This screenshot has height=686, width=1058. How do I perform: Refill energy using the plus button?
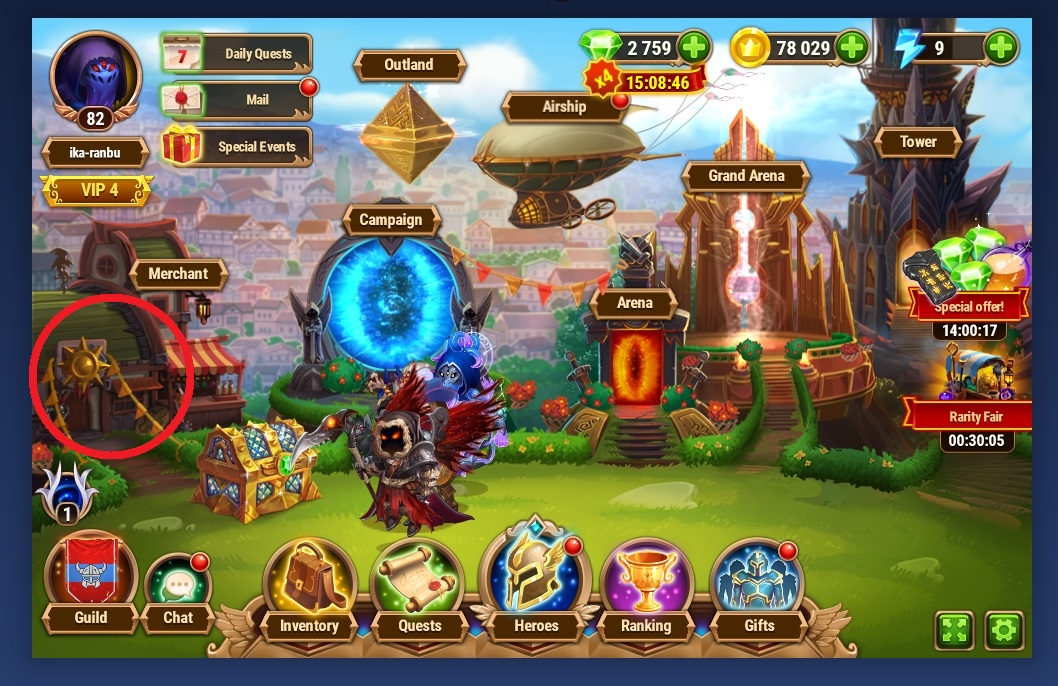click(x=1000, y=47)
